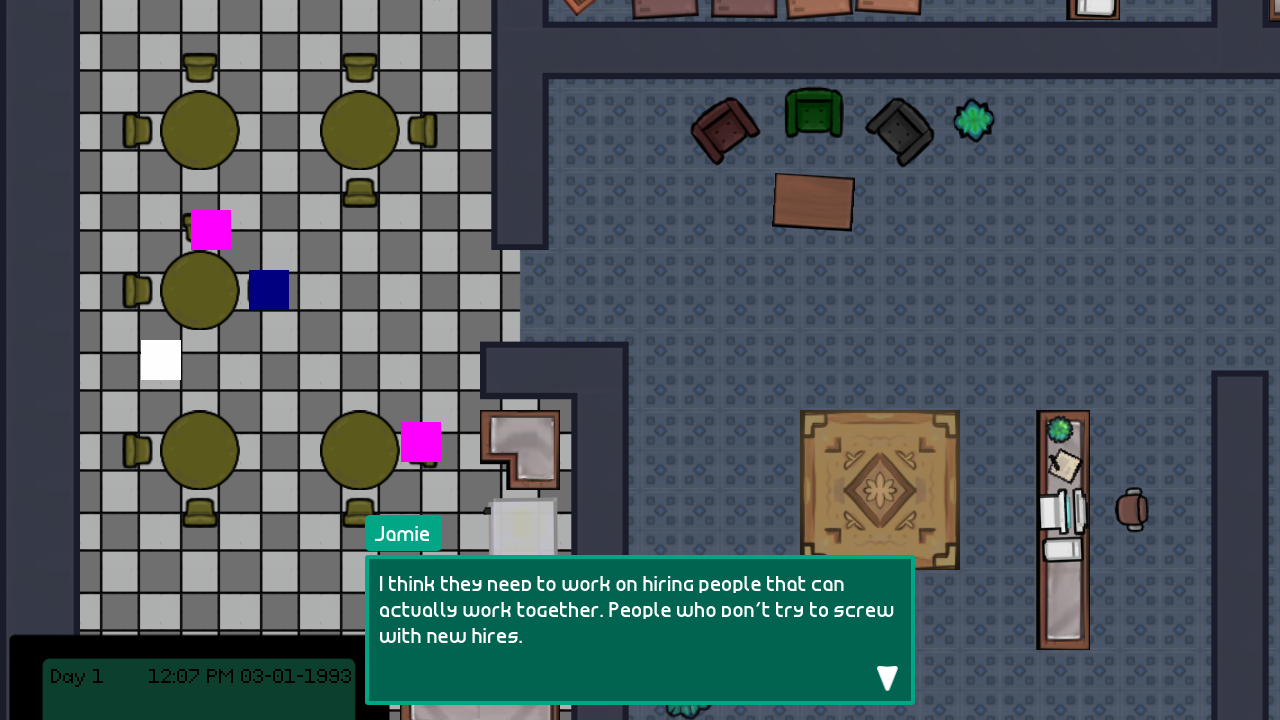Select the green potted plant by the sofas
This screenshot has height=720, width=1280.
[x=973, y=120]
